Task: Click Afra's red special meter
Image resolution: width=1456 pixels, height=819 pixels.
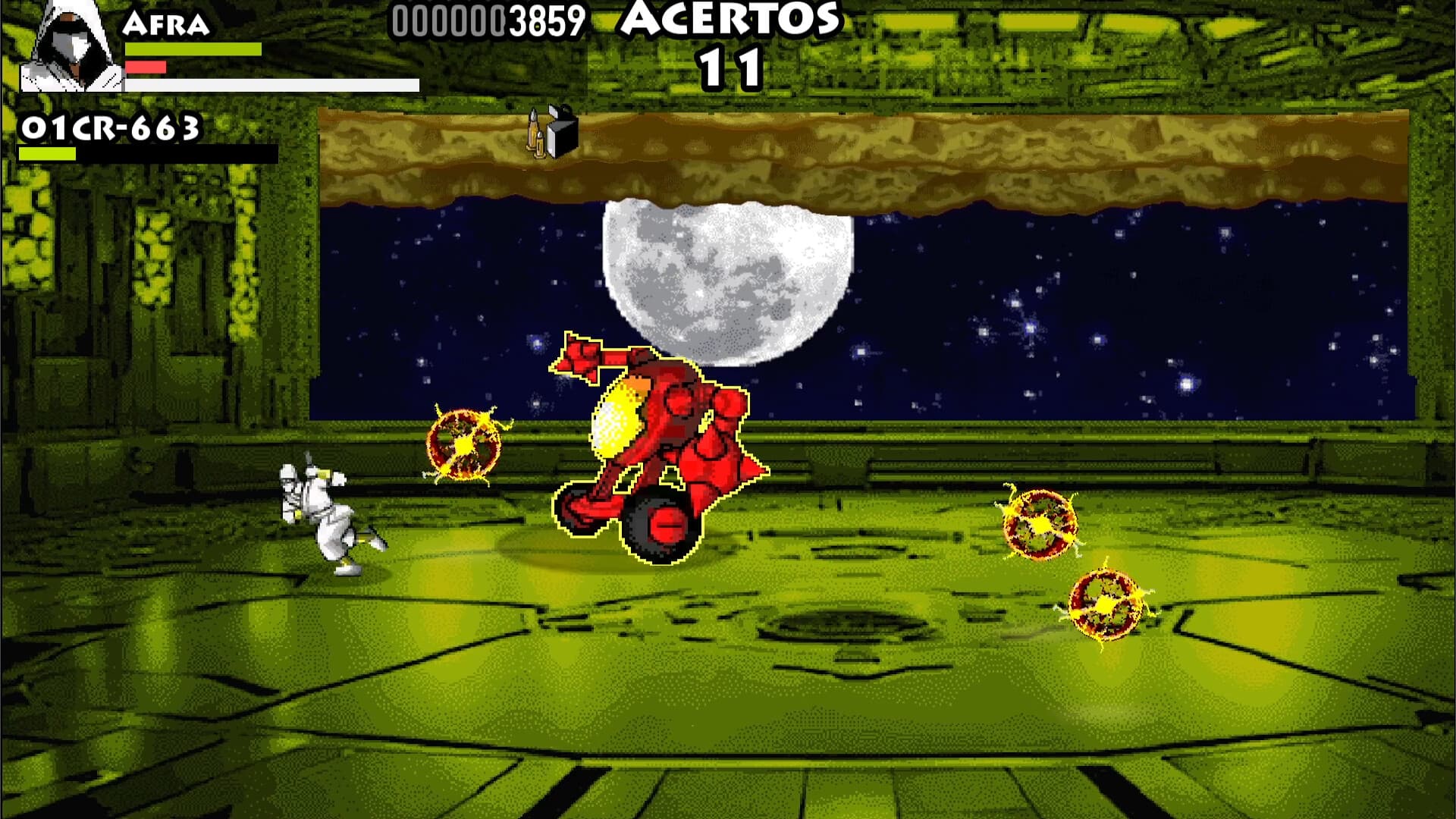Action: click(x=148, y=66)
